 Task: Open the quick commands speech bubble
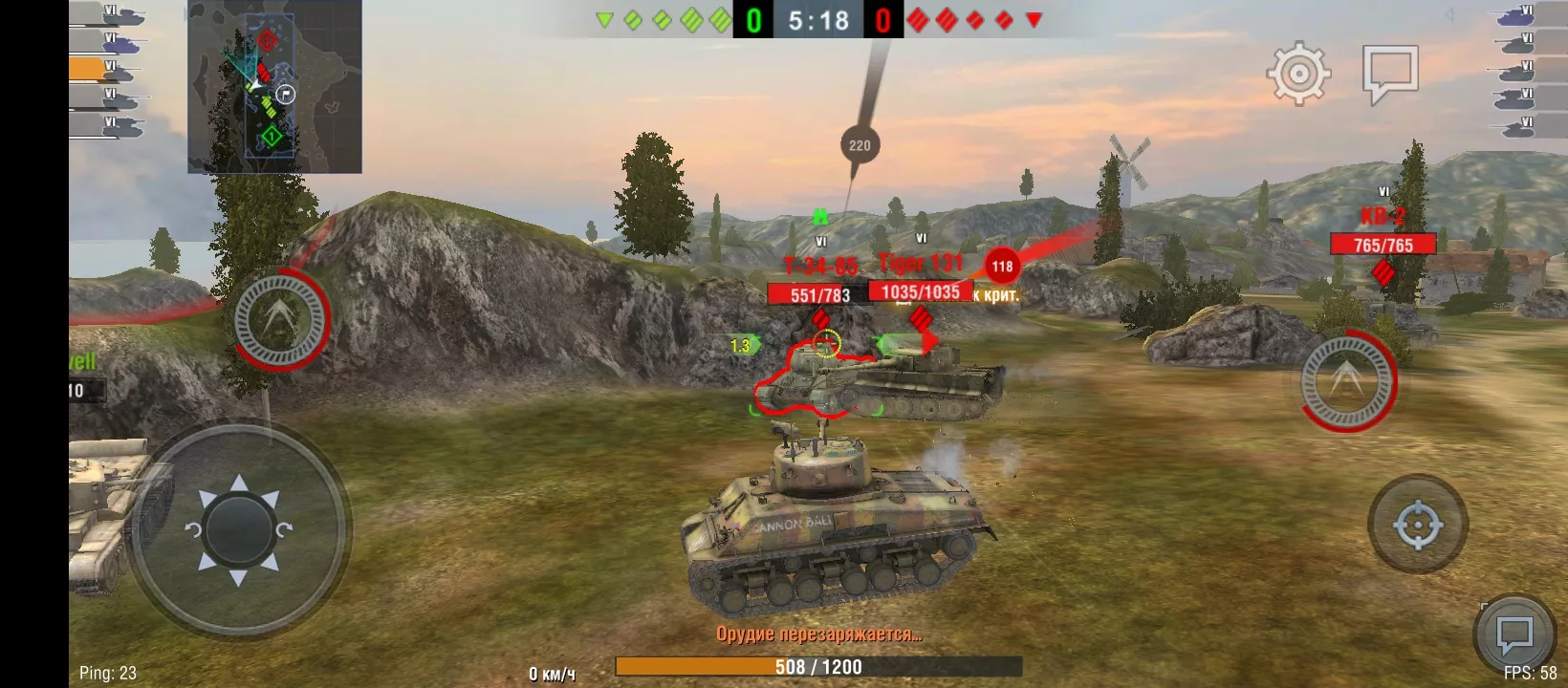1389,73
